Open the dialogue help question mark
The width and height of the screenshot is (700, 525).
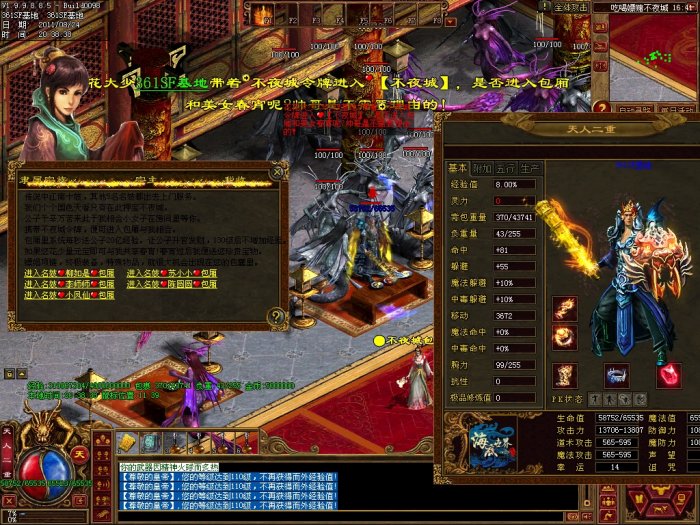coord(275,317)
